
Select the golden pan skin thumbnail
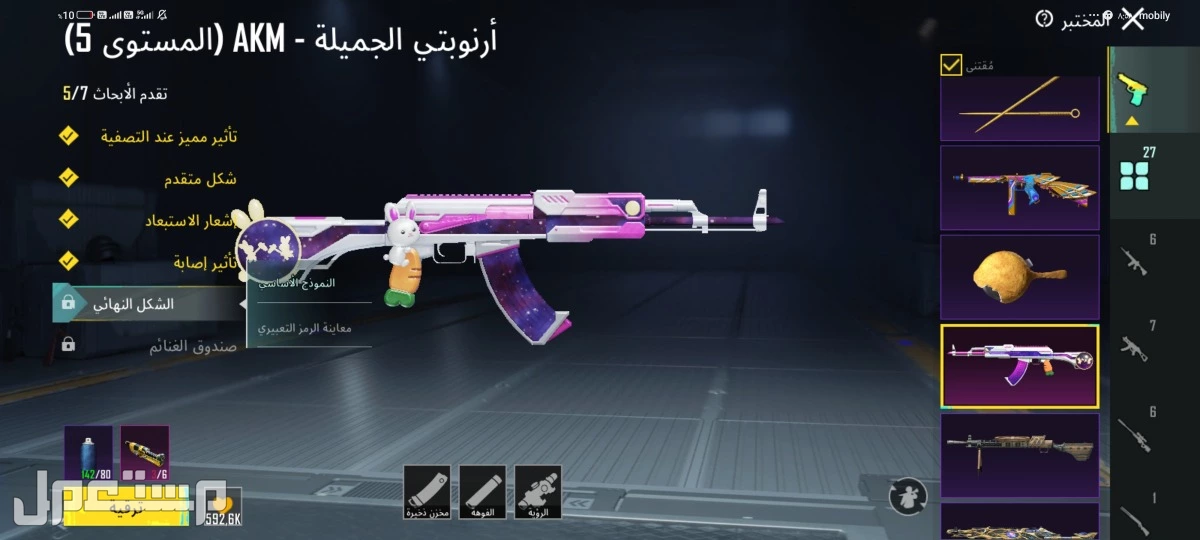[x=1019, y=276]
